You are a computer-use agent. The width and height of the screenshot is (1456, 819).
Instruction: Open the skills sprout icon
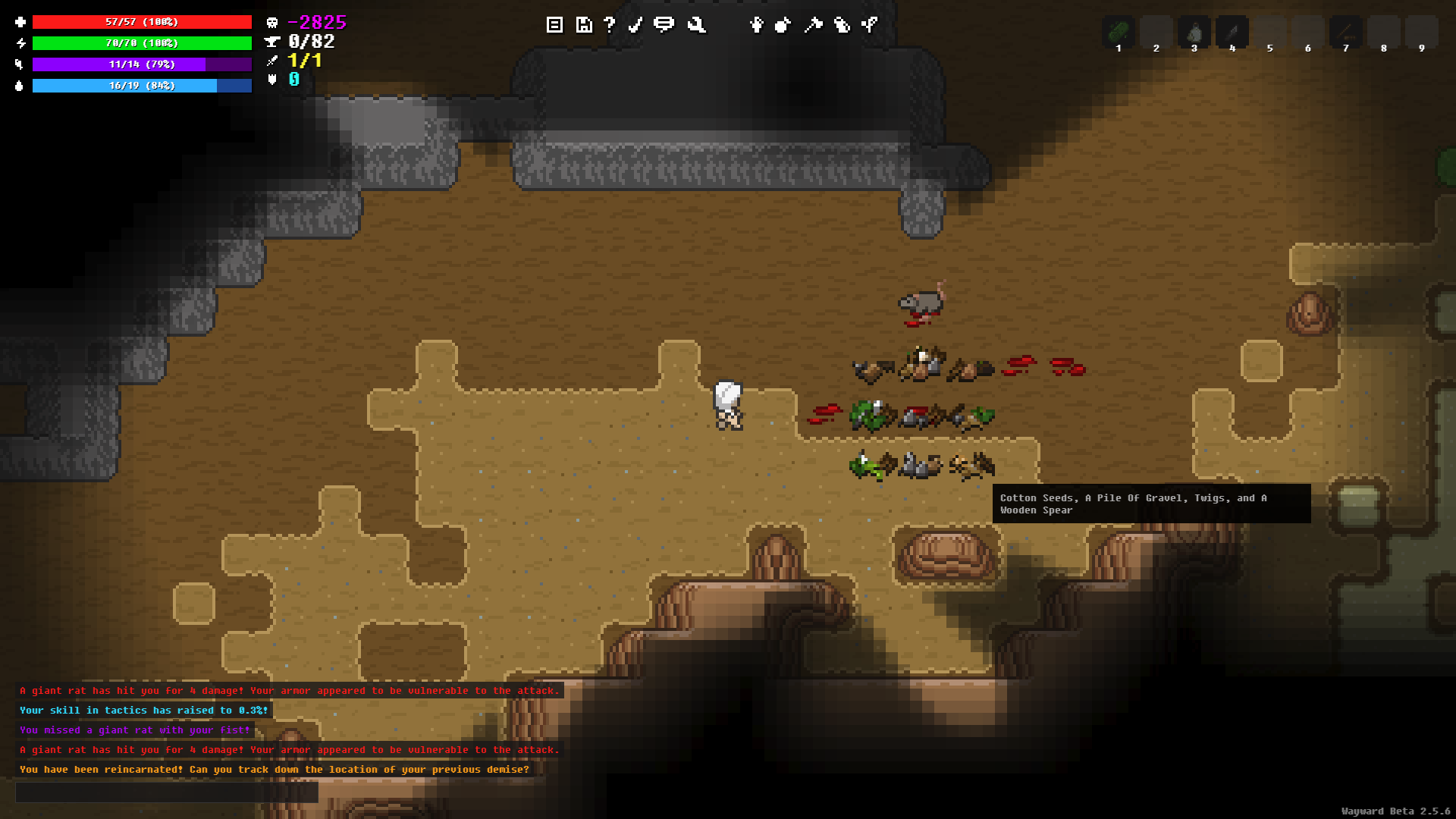click(x=870, y=25)
